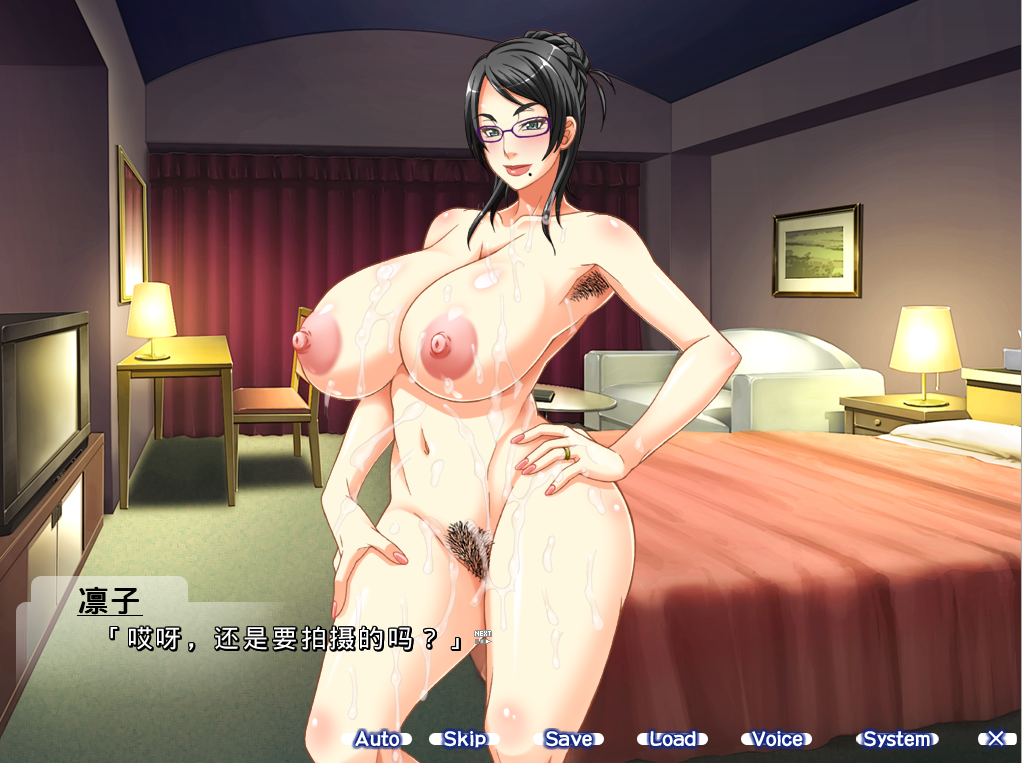Hide the dialogue box with the X button
This screenshot has height=763, width=1022.
[x=996, y=739]
